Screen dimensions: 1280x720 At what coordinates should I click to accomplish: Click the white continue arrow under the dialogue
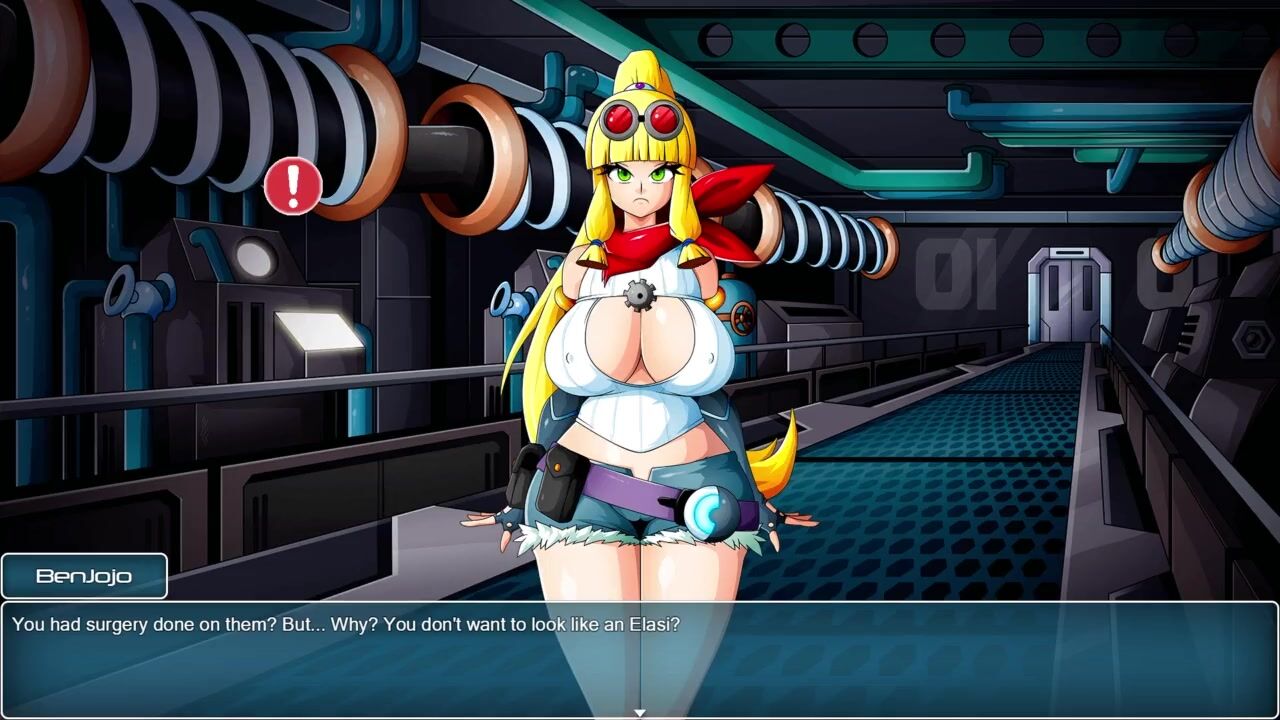(639, 713)
